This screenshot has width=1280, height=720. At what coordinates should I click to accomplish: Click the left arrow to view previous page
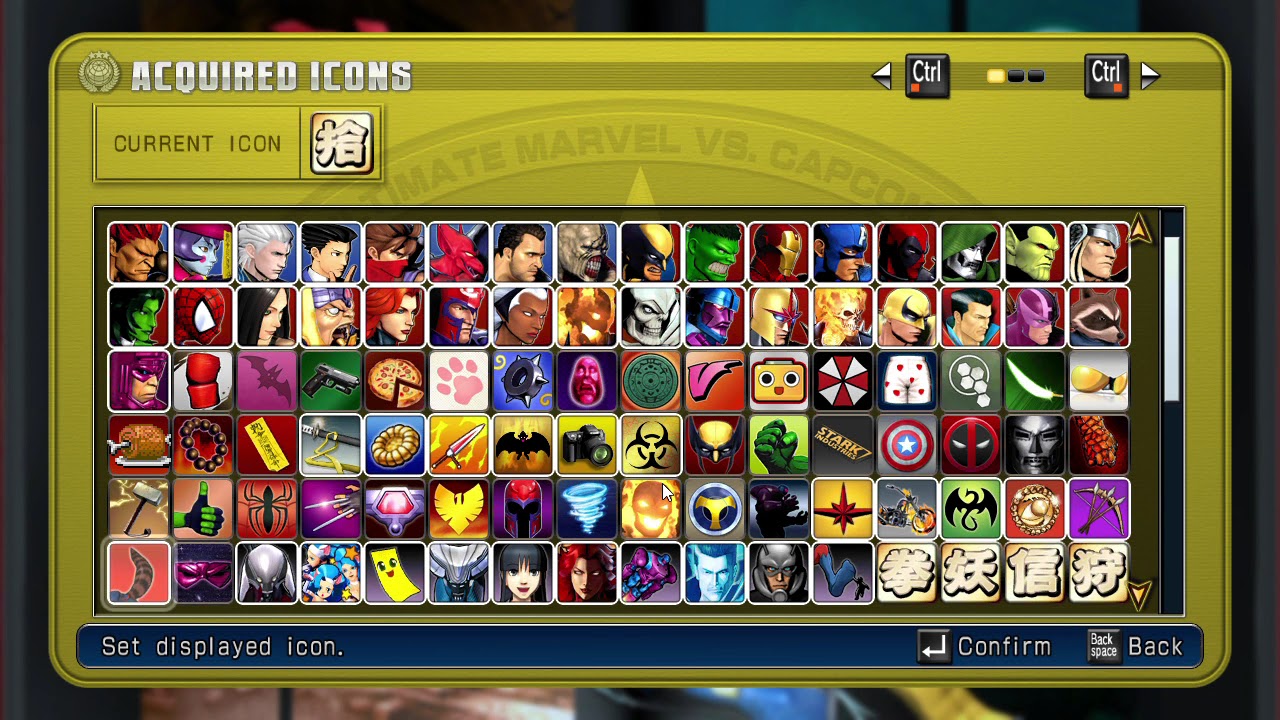point(883,75)
